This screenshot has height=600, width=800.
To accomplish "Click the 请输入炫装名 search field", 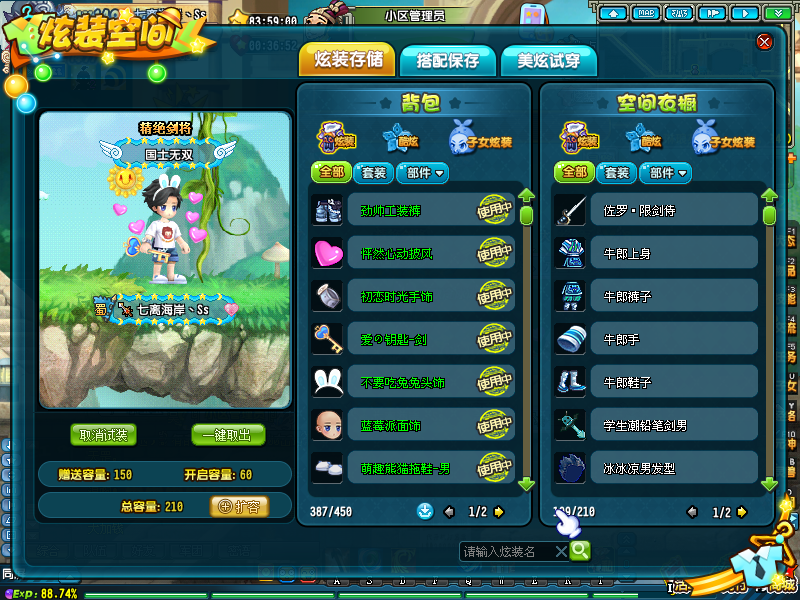I will [506, 551].
